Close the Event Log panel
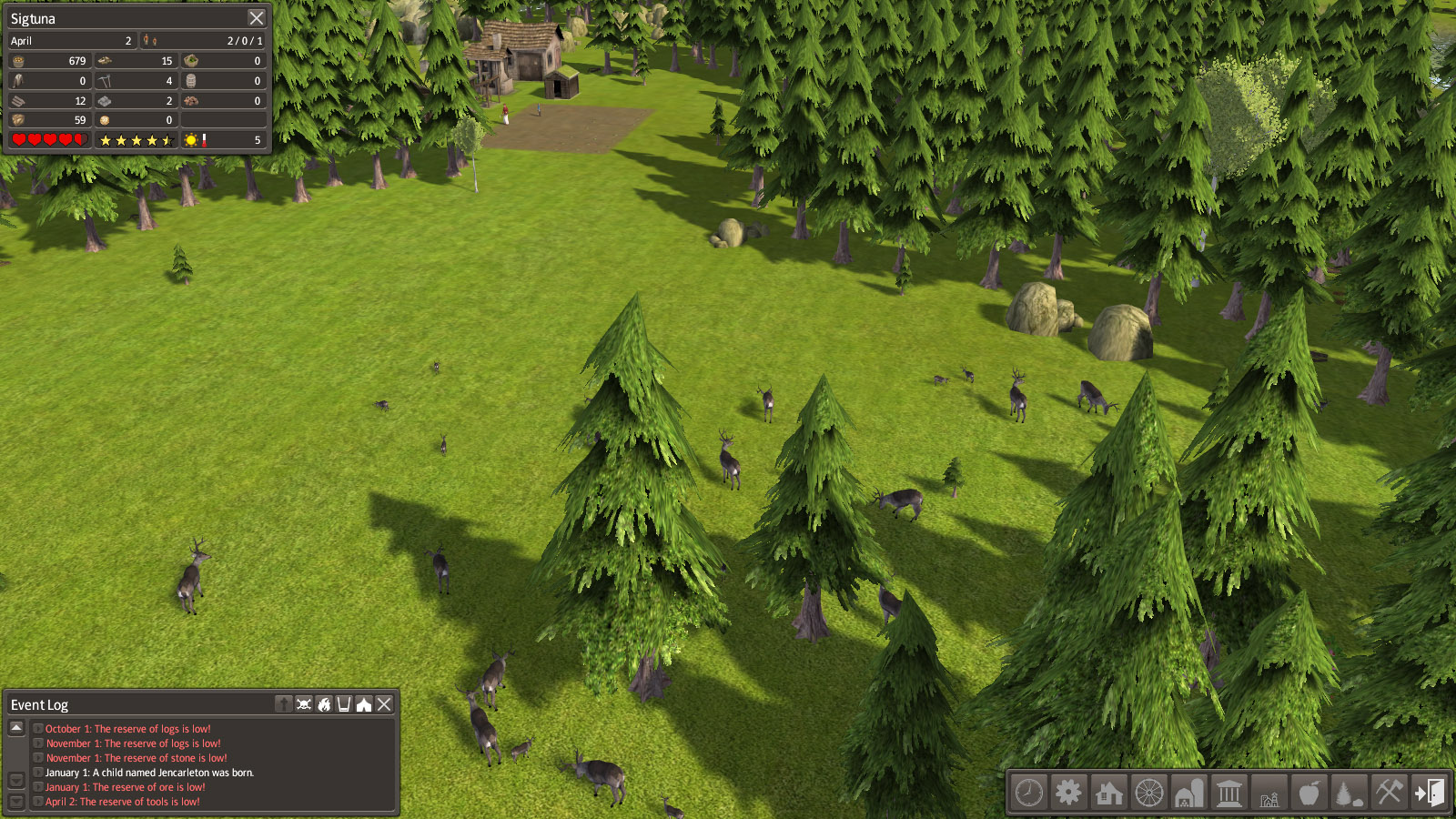The width and height of the screenshot is (1456, 819). (x=384, y=704)
